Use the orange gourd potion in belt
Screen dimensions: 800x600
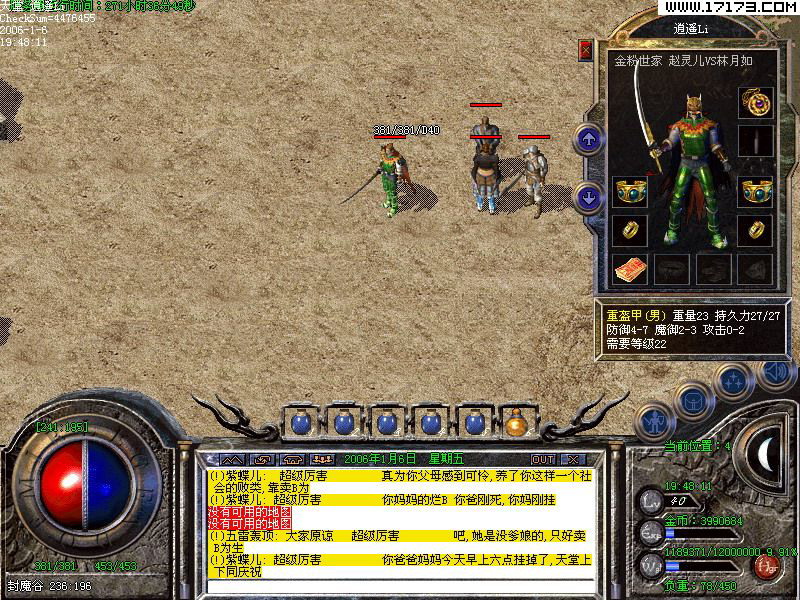516,423
